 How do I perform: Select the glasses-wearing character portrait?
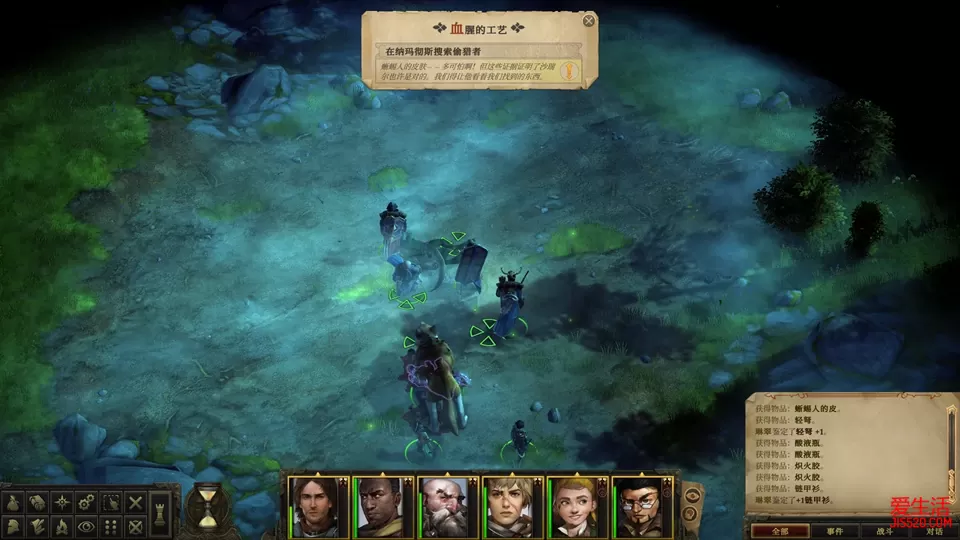coord(641,506)
